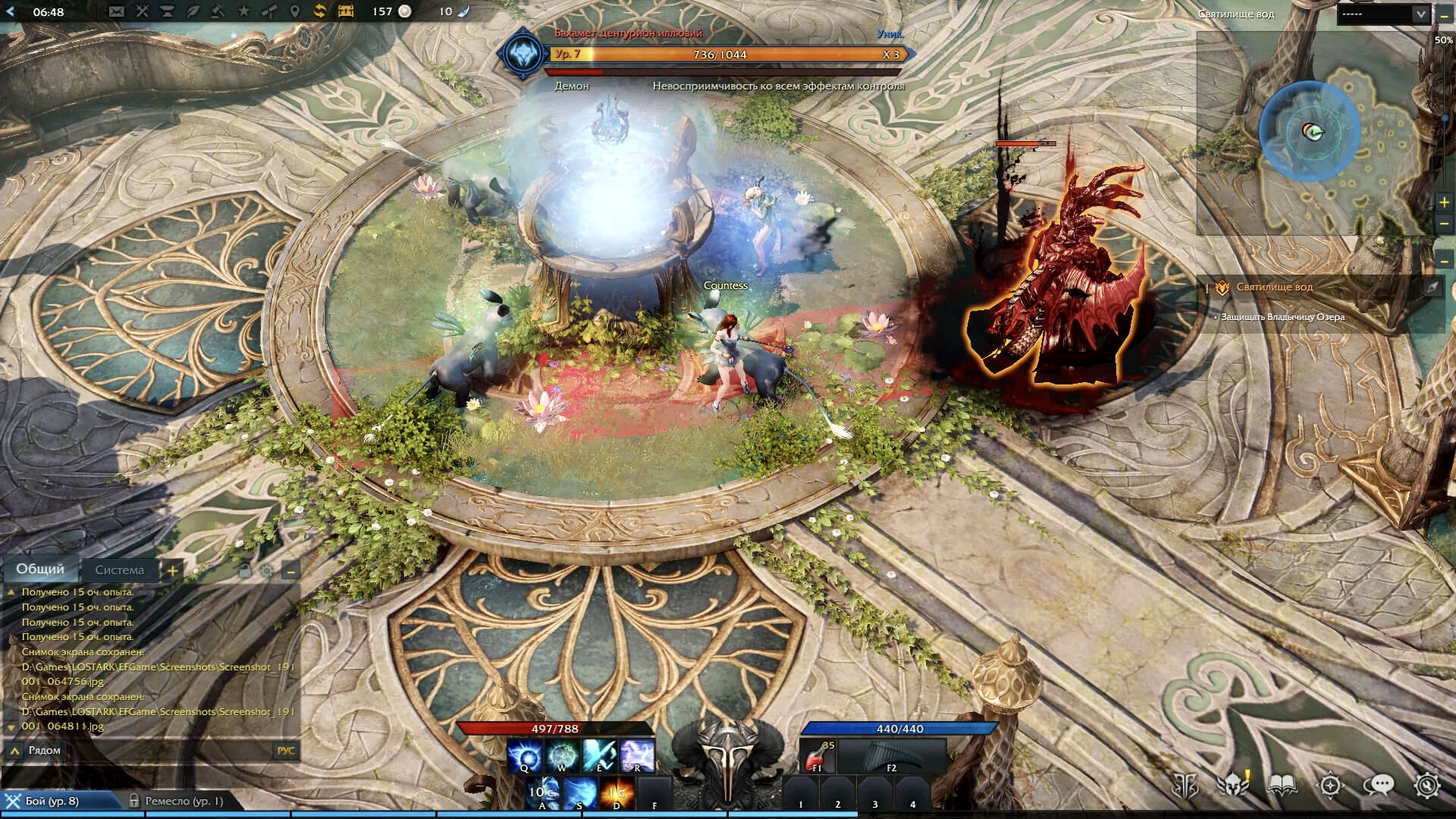
Task: Switch to the Общий chat tab
Action: point(40,569)
